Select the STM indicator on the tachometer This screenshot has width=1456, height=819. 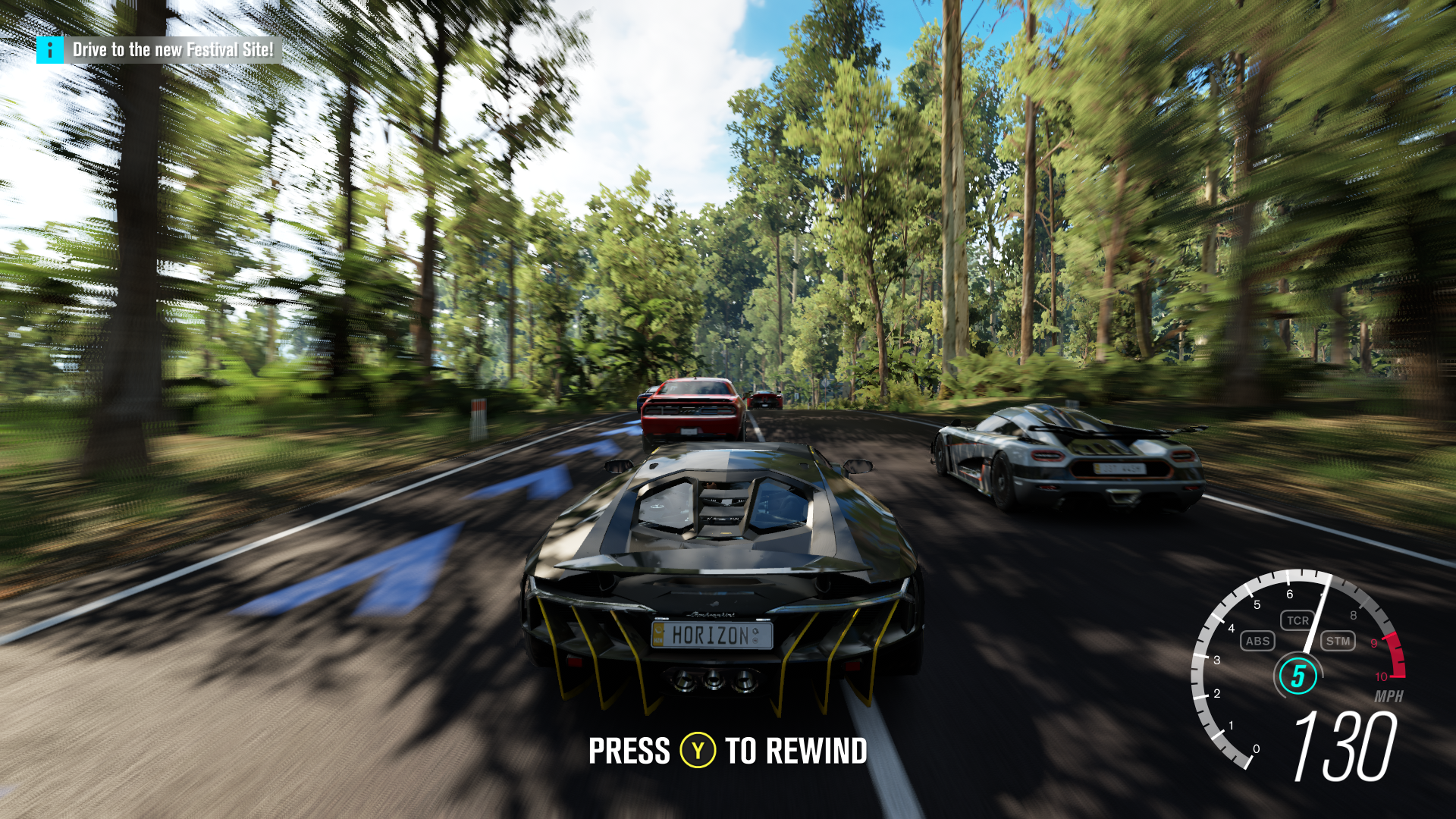click(1338, 641)
